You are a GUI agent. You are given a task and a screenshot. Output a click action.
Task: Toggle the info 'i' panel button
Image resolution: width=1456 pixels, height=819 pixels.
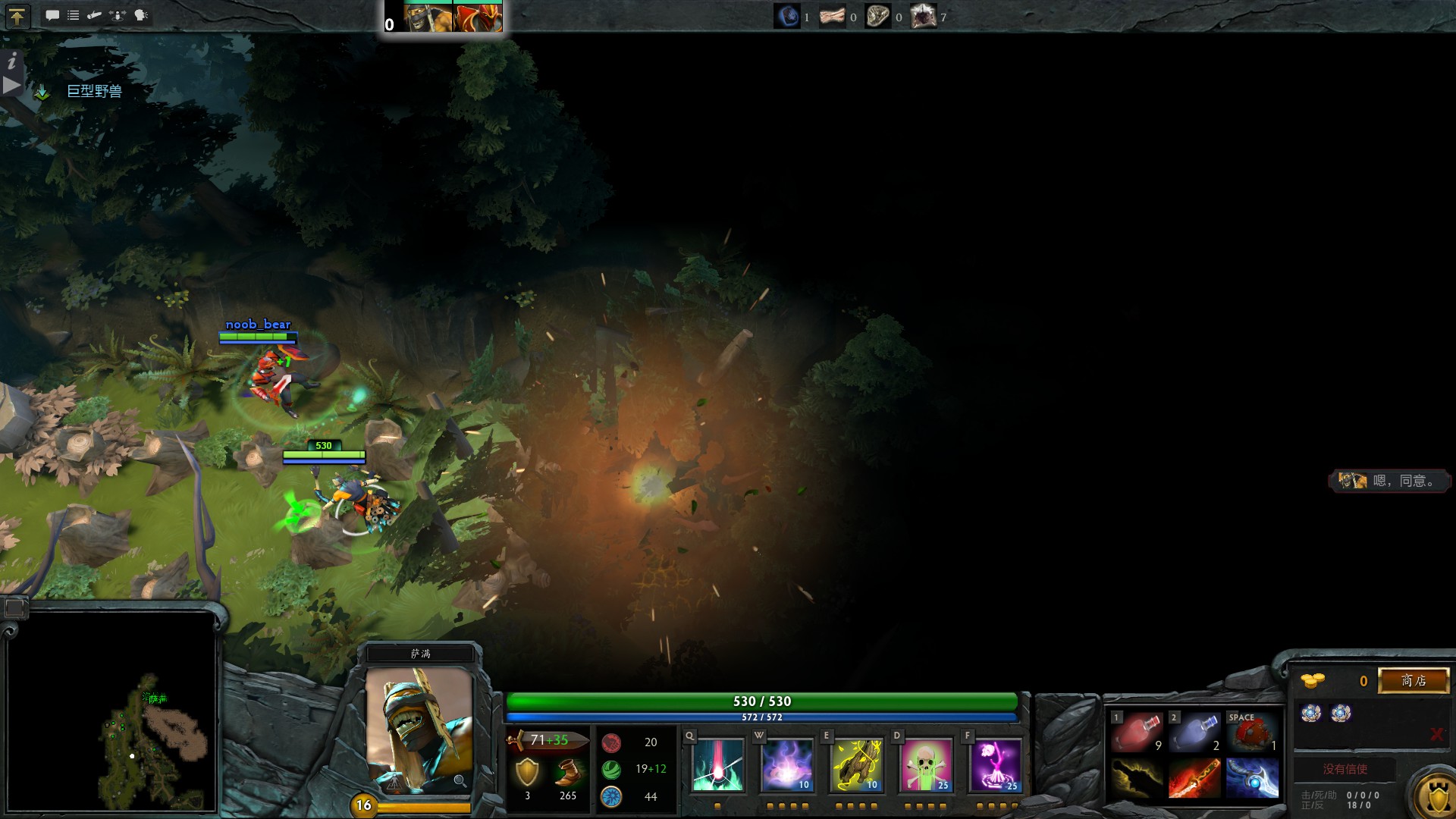click(x=12, y=61)
